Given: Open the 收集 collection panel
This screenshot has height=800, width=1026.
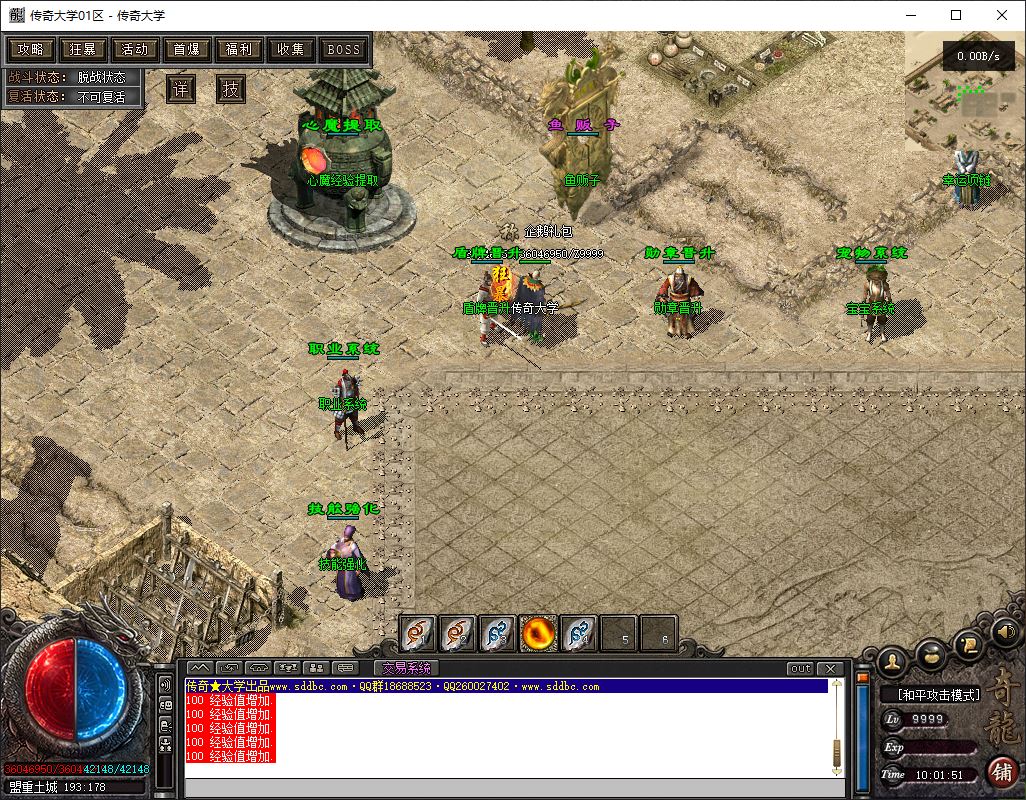Looking at the screenshot, I should (x=291, y=49).
